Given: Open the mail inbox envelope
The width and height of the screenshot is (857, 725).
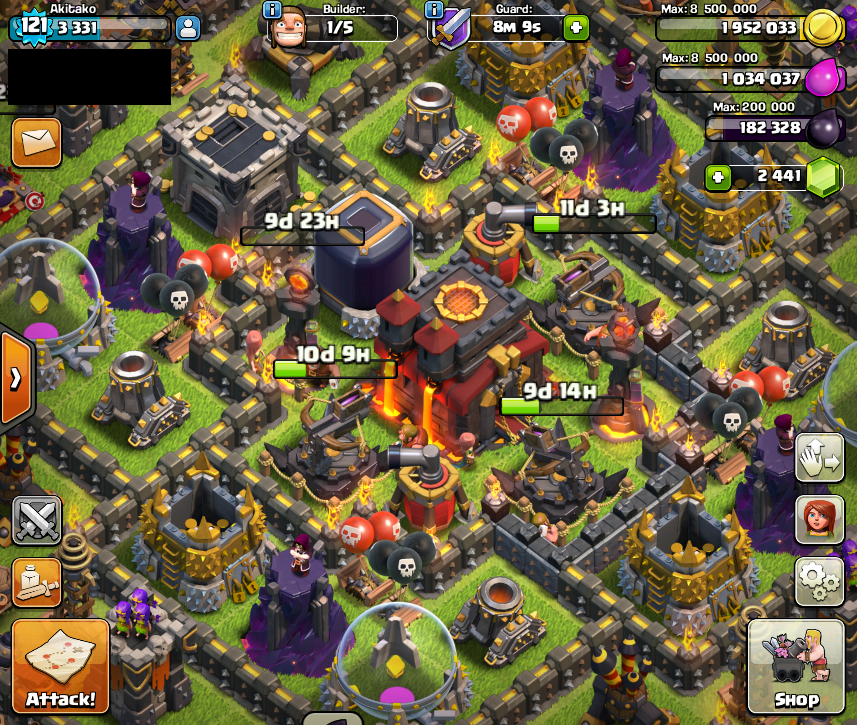Looking at the screenshot, I should [x=36, y=143].
